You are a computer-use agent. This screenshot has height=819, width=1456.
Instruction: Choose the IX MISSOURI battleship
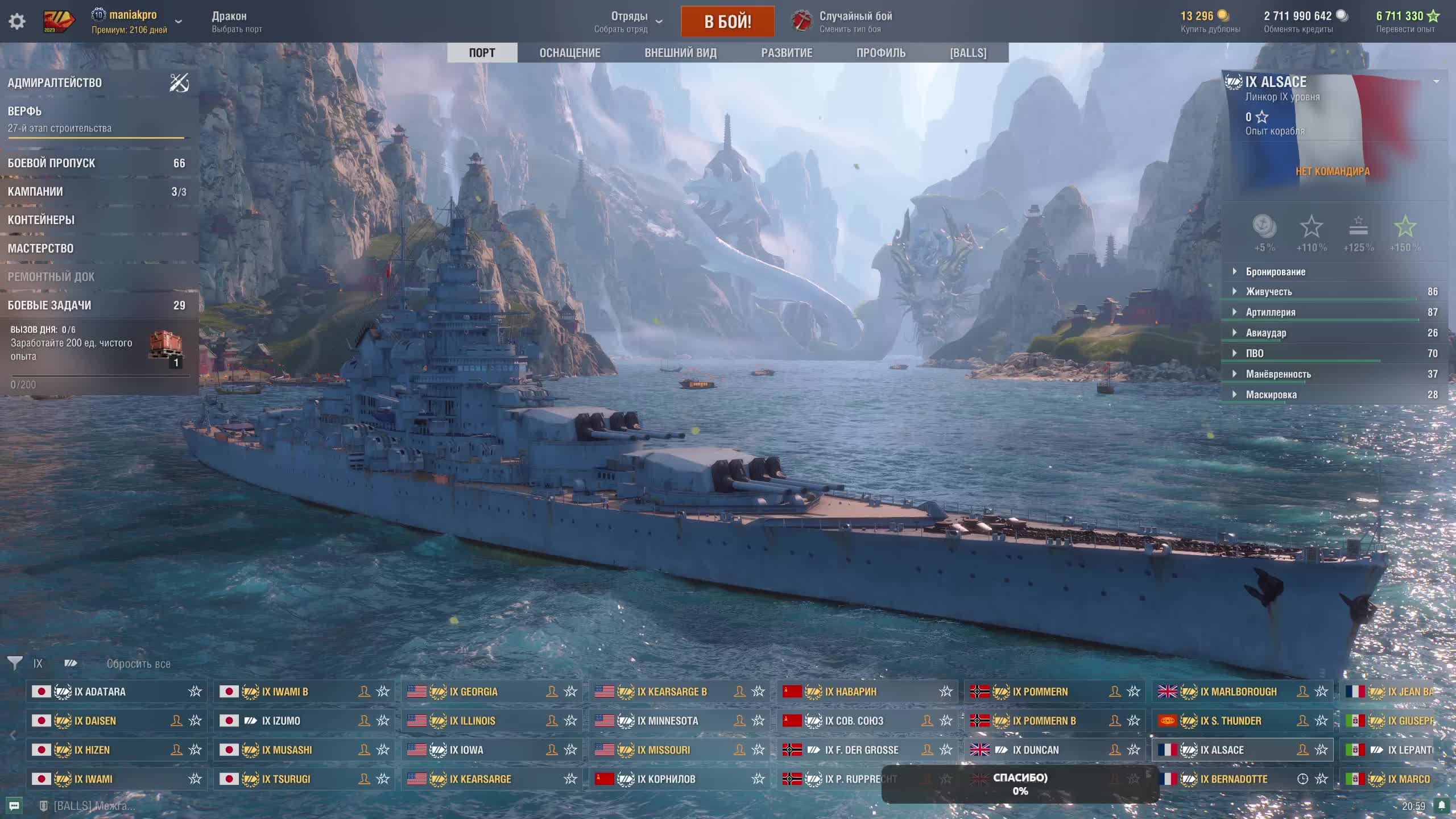point(663,750)
